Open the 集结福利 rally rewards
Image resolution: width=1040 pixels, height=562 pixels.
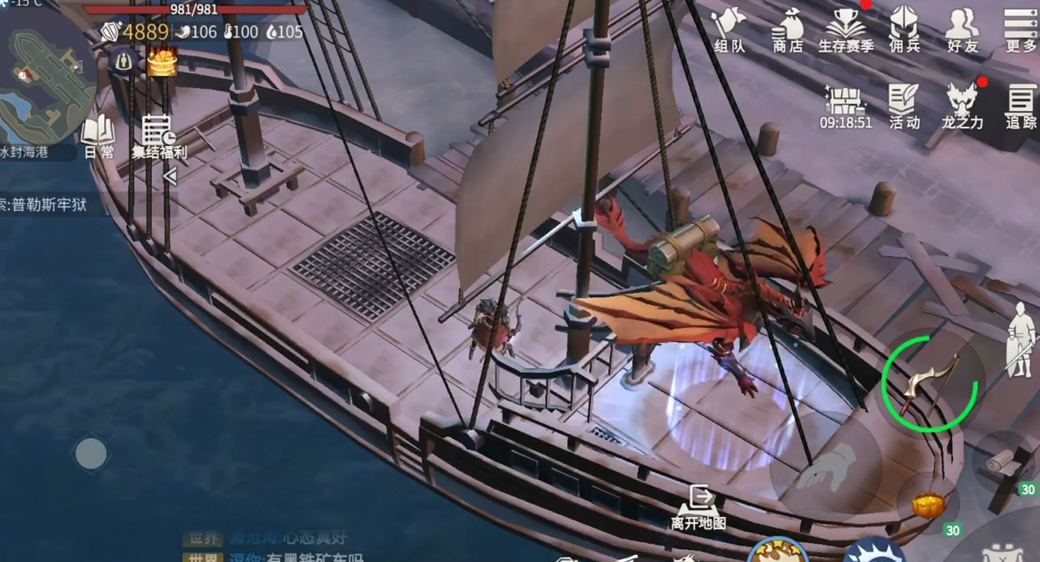click(158, 137)
